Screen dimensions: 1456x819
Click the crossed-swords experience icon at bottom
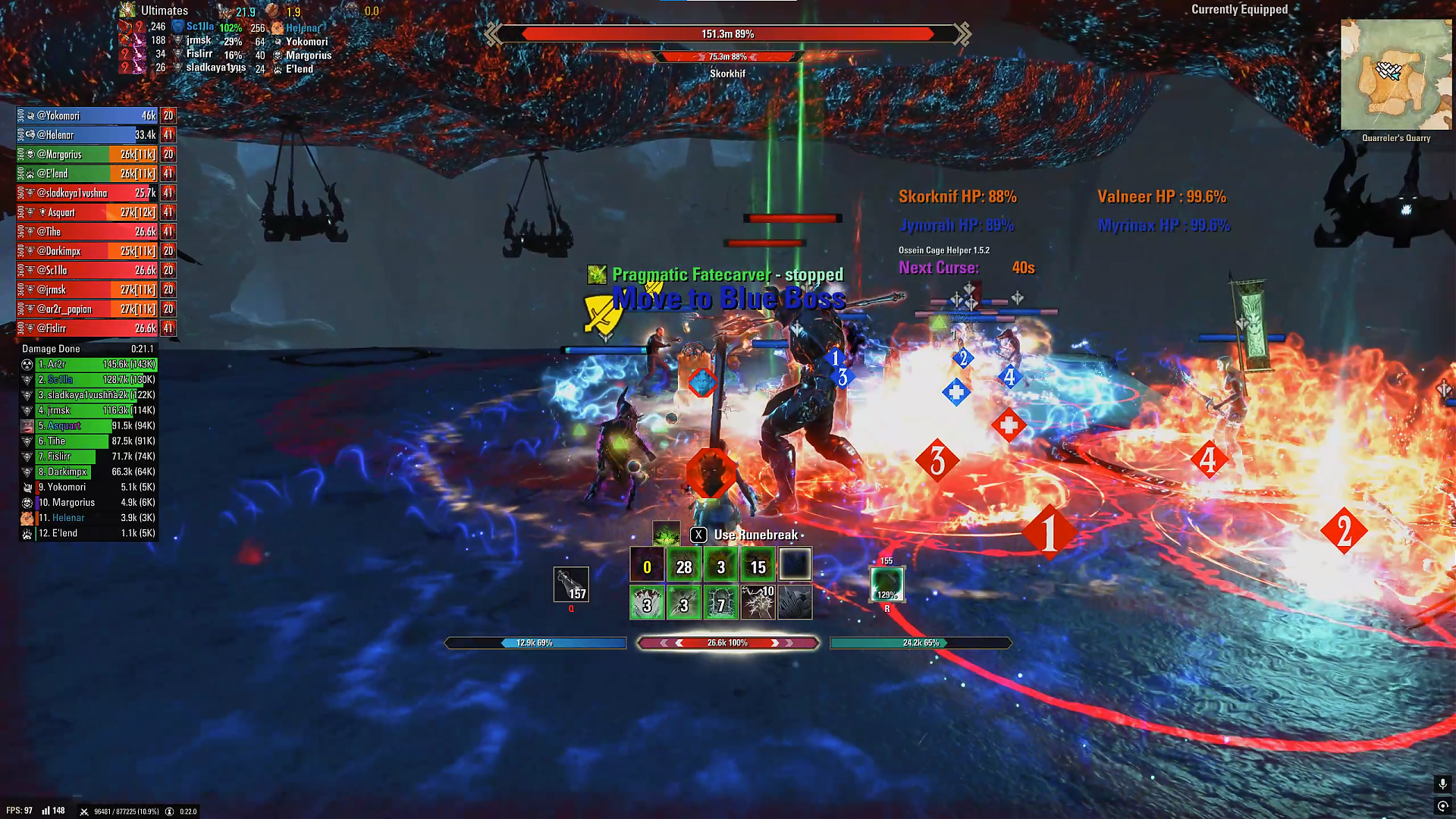pos(83,811)
